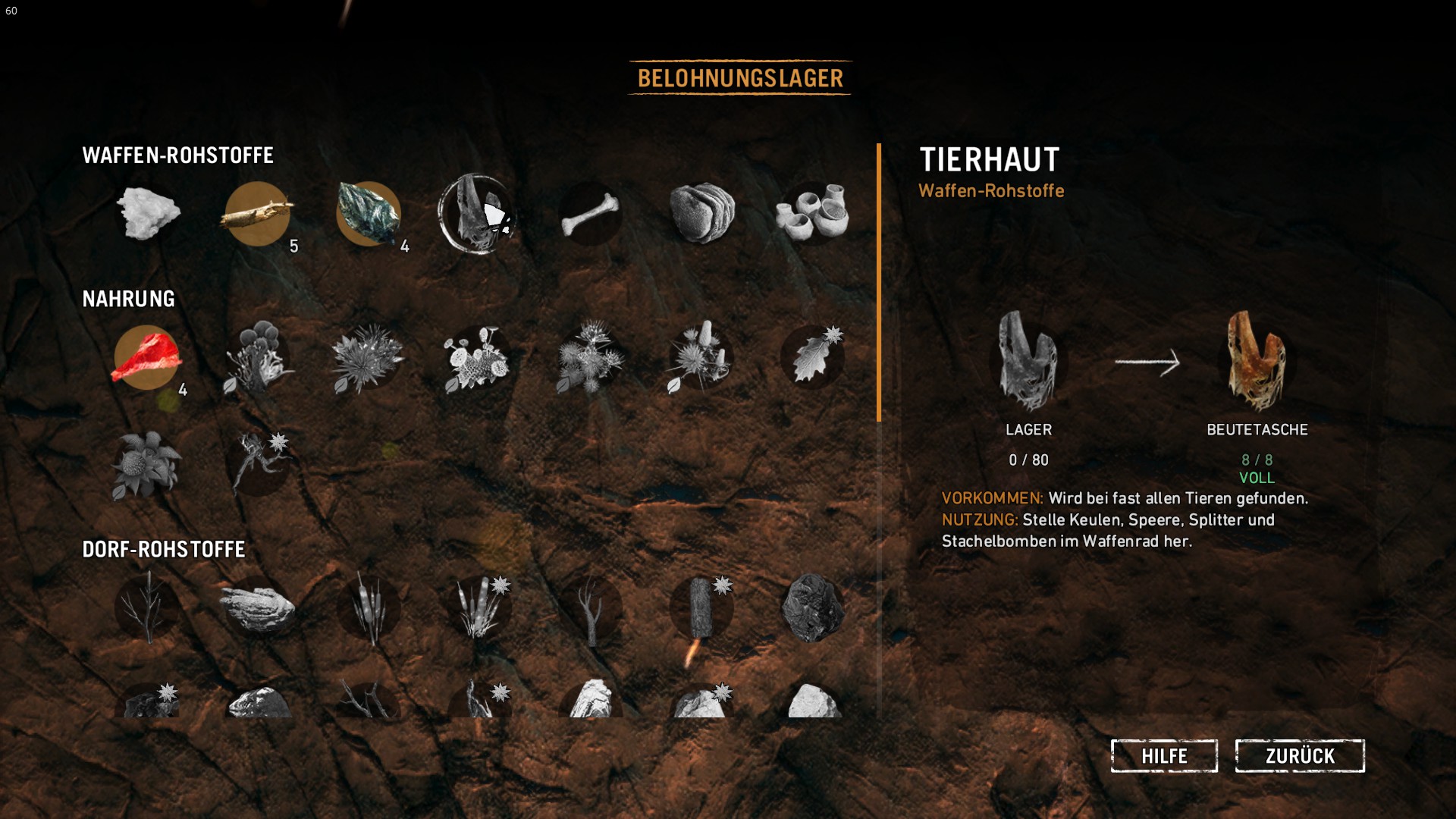Select the red raw meat slot
The image size is (1456, 819).
[x=146, y=358]
